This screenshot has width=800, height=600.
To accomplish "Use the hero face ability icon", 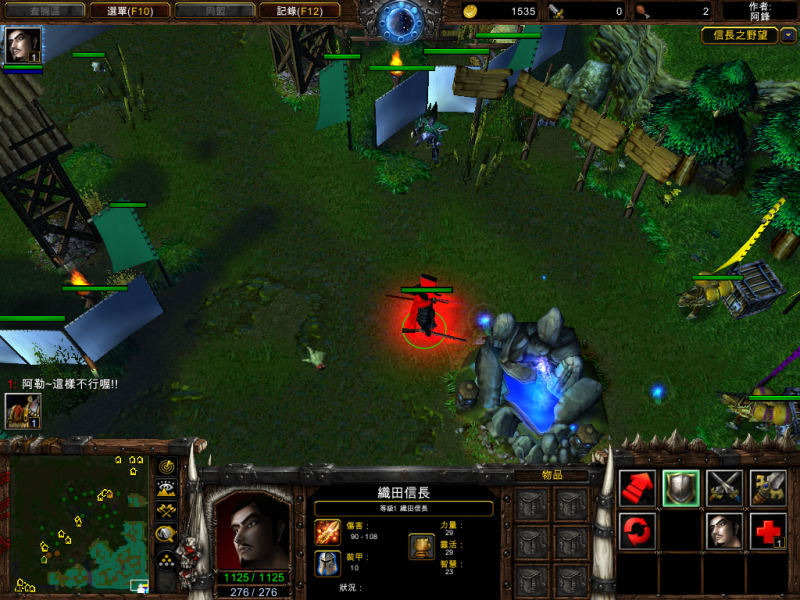I will point(724,531).
